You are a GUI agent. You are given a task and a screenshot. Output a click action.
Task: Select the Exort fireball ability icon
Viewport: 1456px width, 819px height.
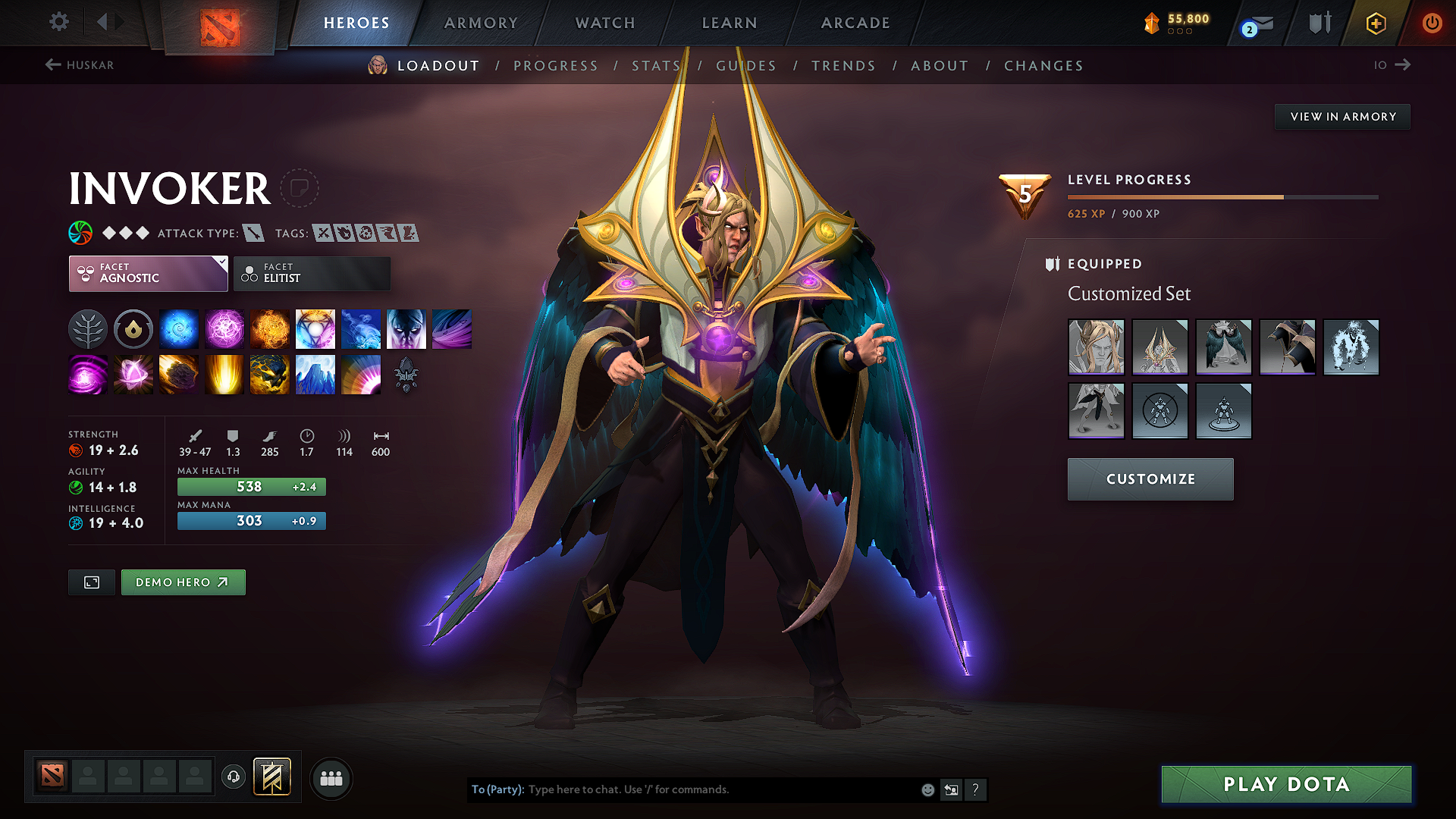[x=269, y=328]
